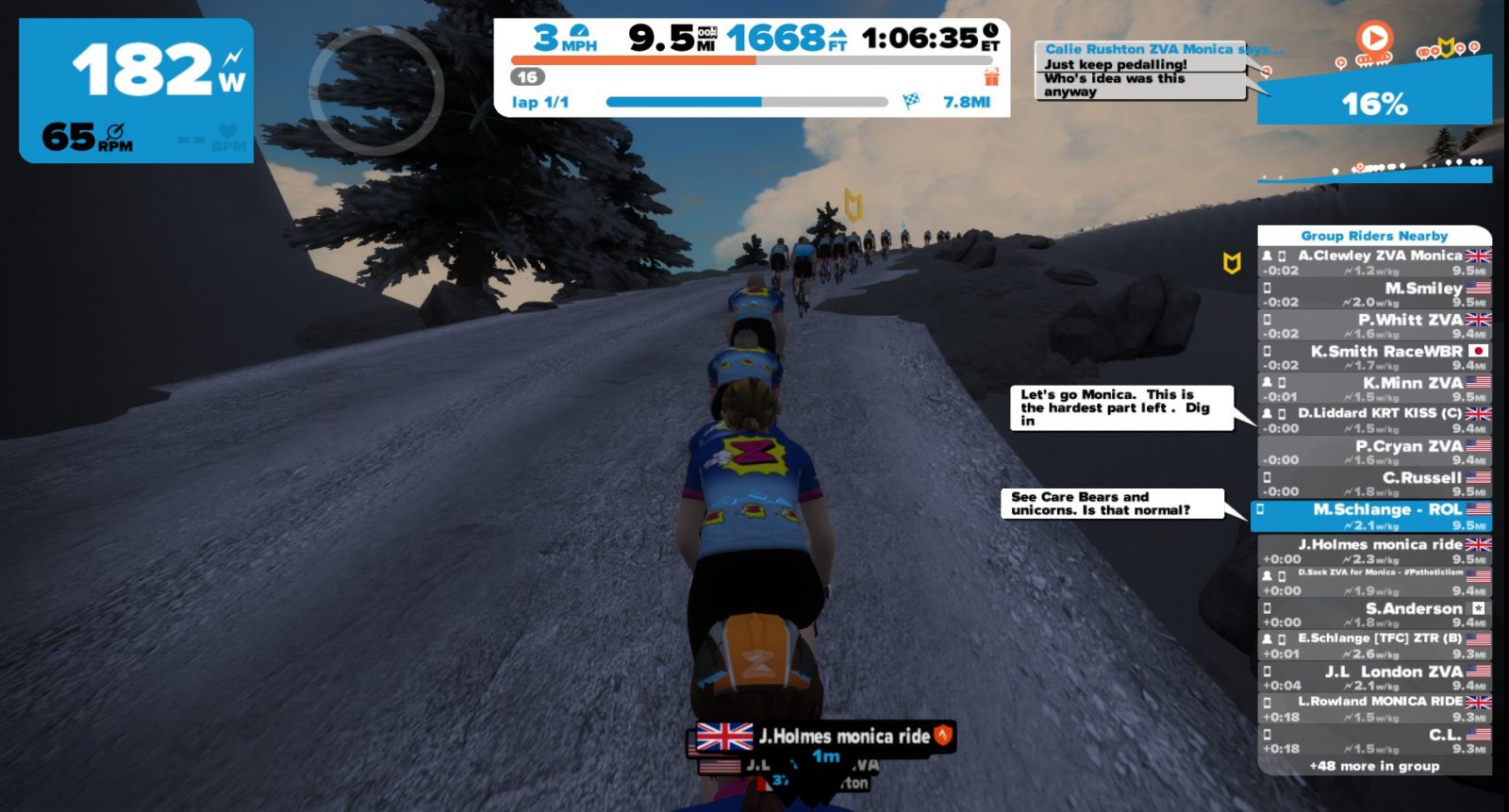Select P.Whitt ZVA rider row
Image resolution: width=1509 pixels, height=812 pixels.
(x=1374, y=325)
